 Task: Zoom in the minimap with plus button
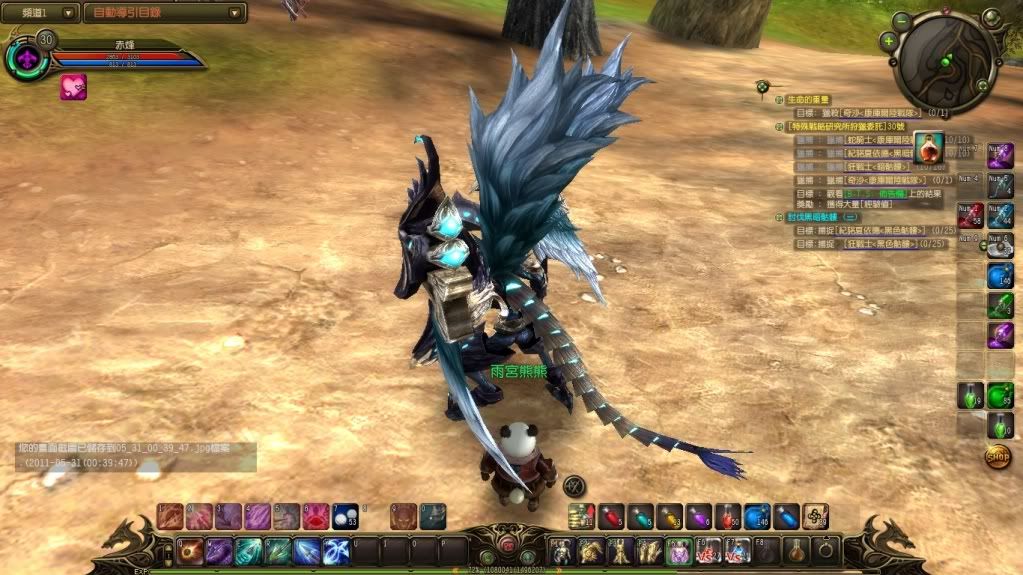click(x=889, y=41)
